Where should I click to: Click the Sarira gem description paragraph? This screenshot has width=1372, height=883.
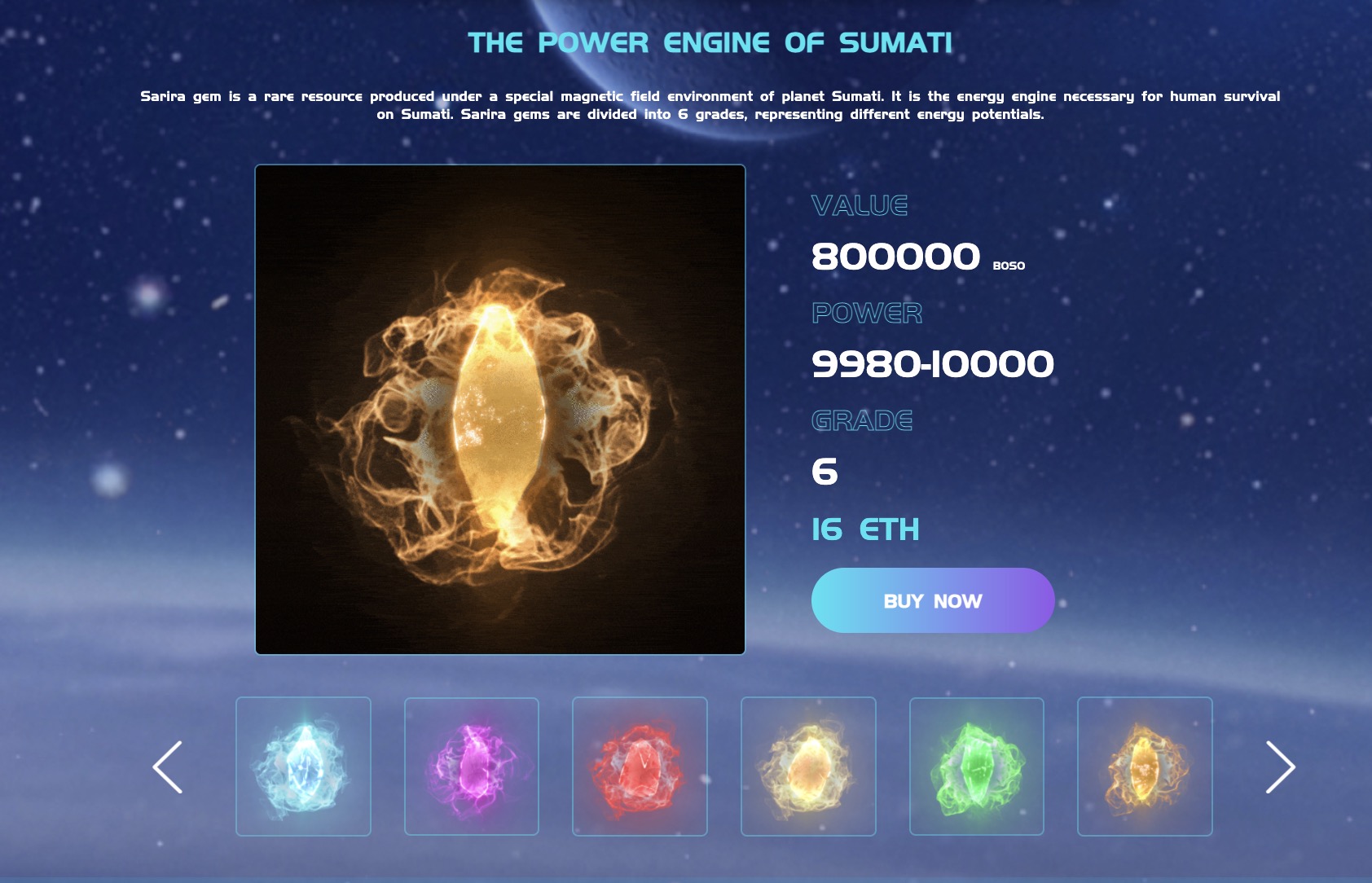click(710, 104)
